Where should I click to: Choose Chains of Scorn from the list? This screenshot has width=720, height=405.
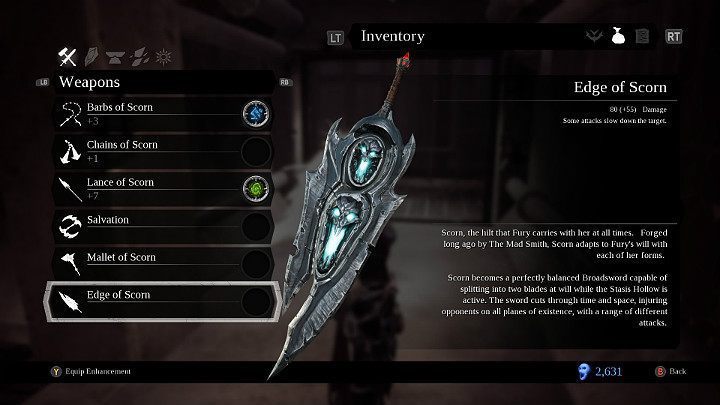tap(140, 150)
